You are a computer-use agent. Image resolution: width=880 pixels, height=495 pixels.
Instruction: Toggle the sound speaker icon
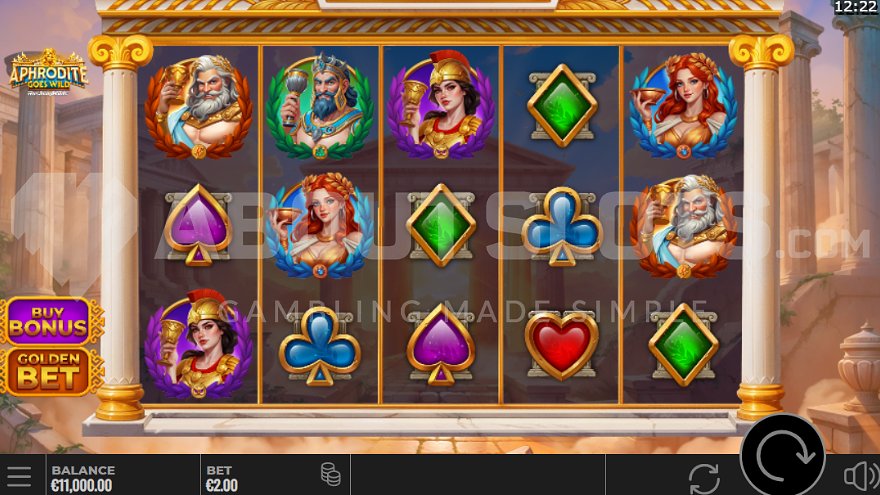point(859,476)
